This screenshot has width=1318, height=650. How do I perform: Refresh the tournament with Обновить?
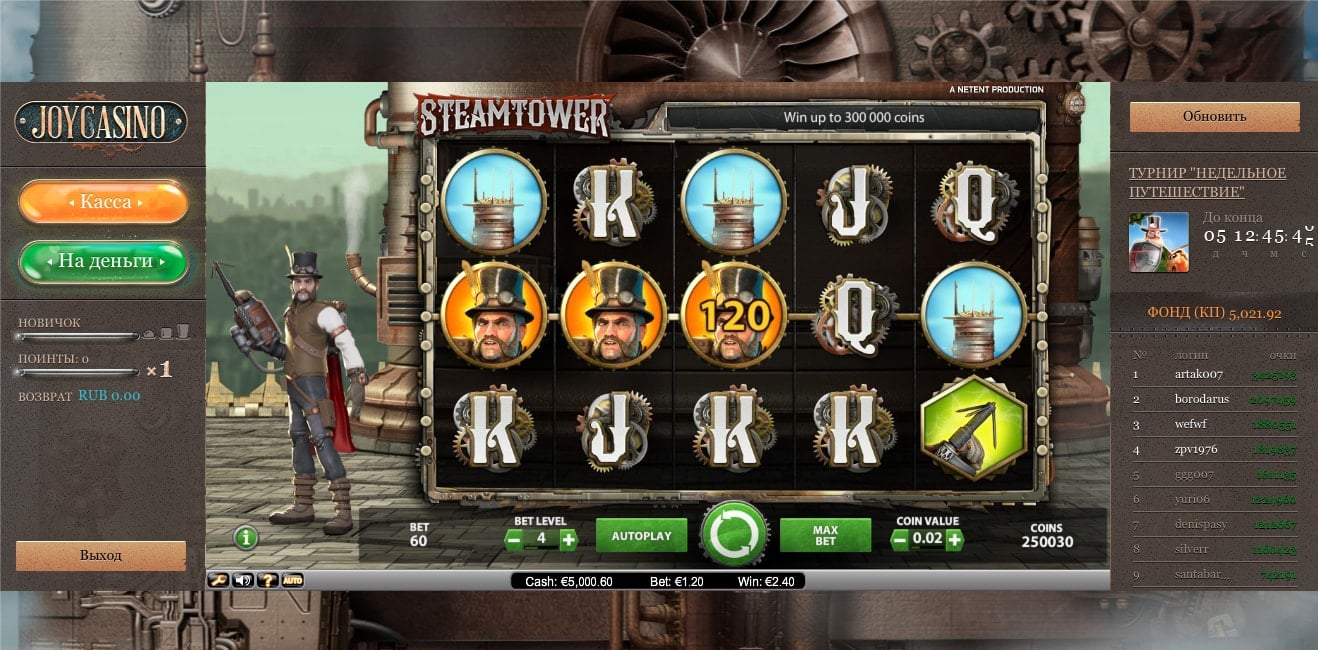click(1214, 116)
